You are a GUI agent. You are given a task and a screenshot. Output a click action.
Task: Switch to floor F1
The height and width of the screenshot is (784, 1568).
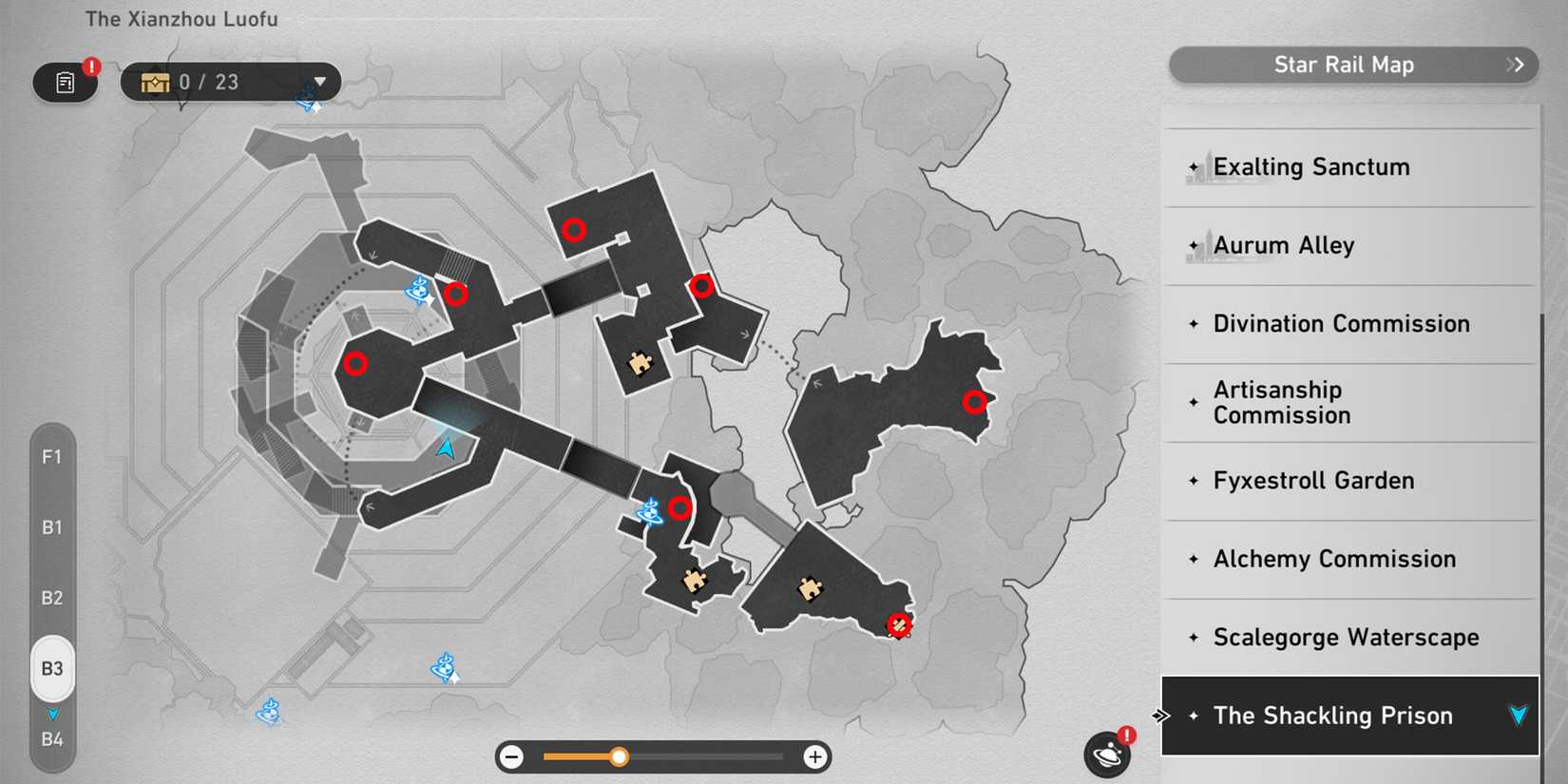click(x=52, y=457)
